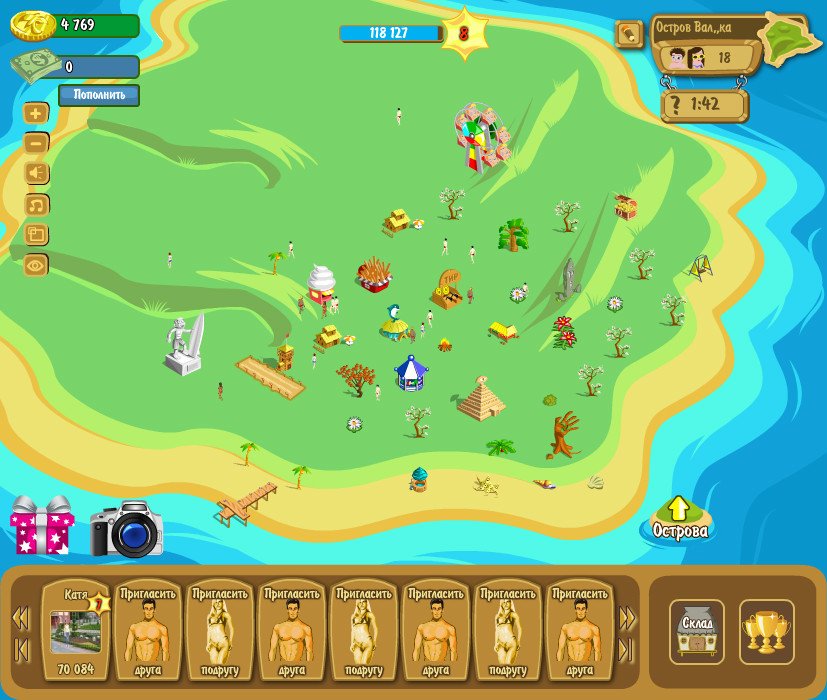827x700 pixels.
Task: Toggle the eye visibility button
Action: tap(36, 265)
